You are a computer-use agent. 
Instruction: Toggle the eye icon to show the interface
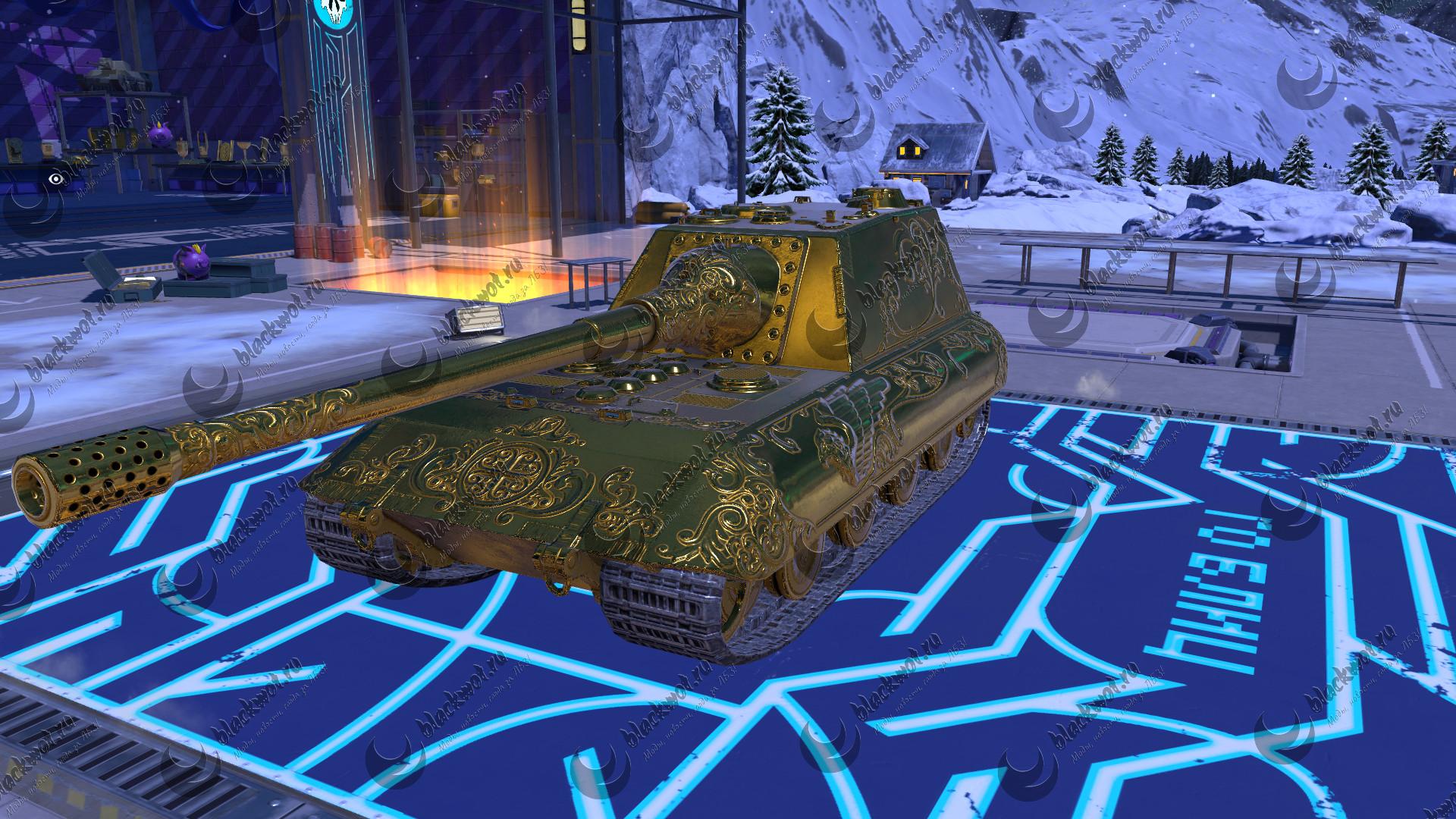tap(54, 179)
